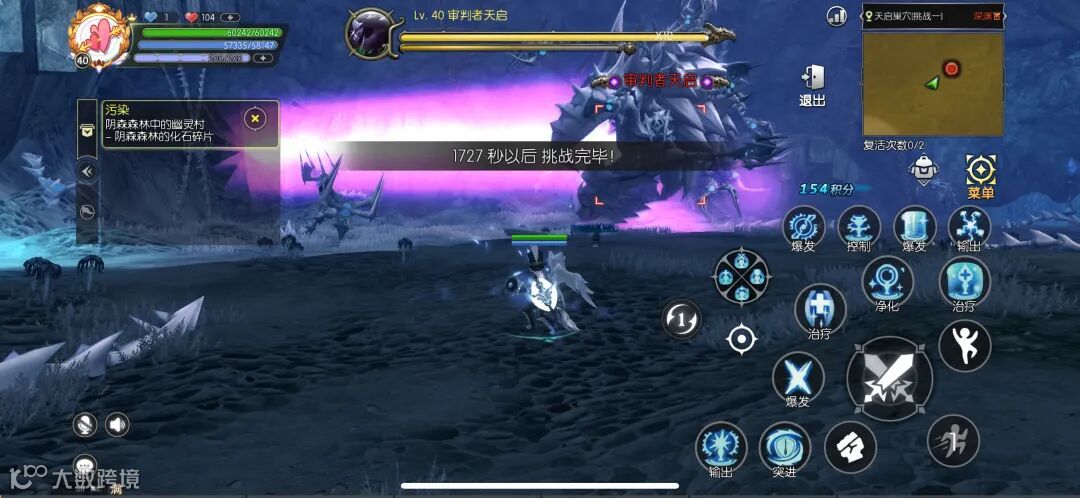Activate the running figure dodge button

[952, 440]
